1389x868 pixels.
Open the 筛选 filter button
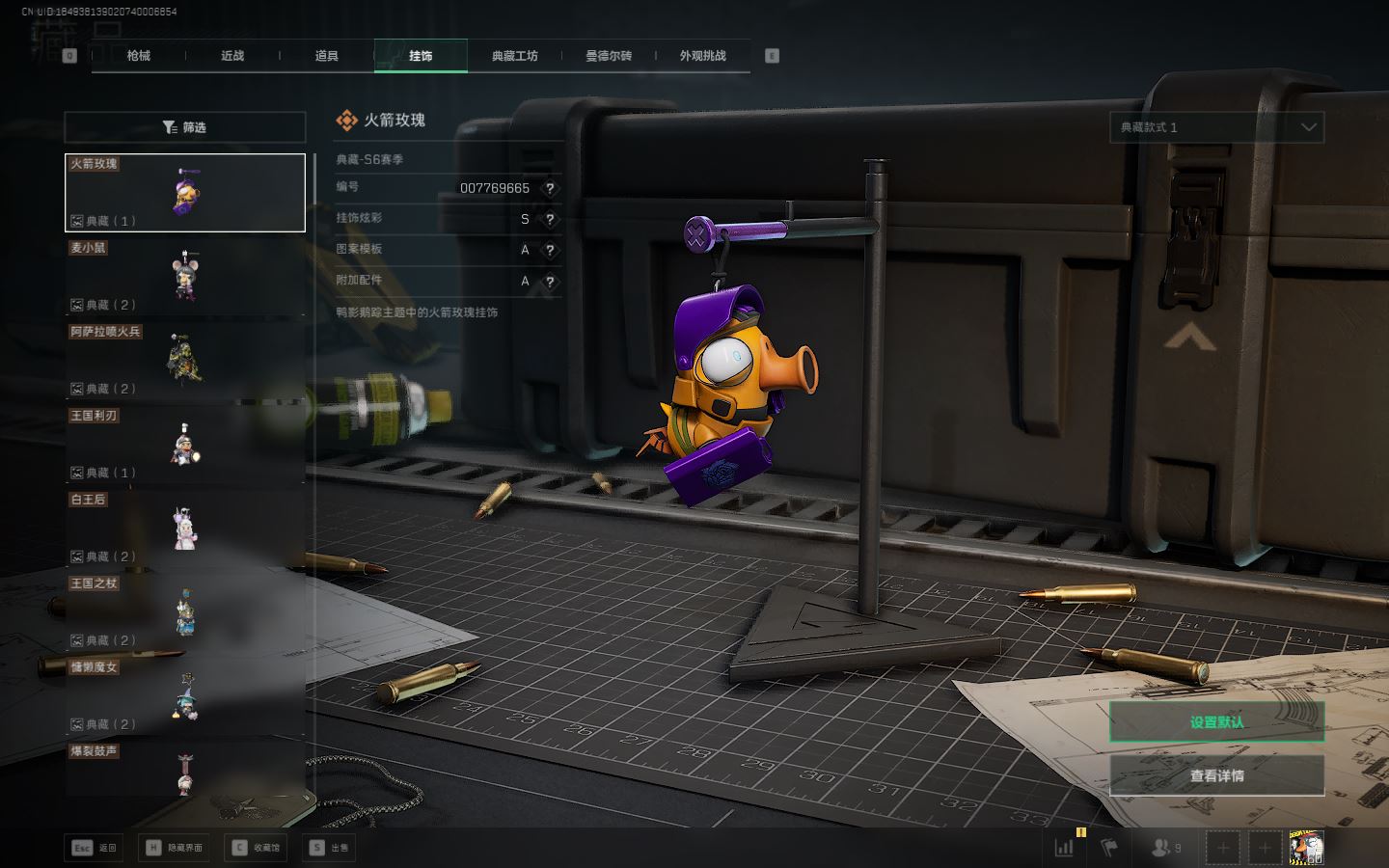(x=185, y=127)
